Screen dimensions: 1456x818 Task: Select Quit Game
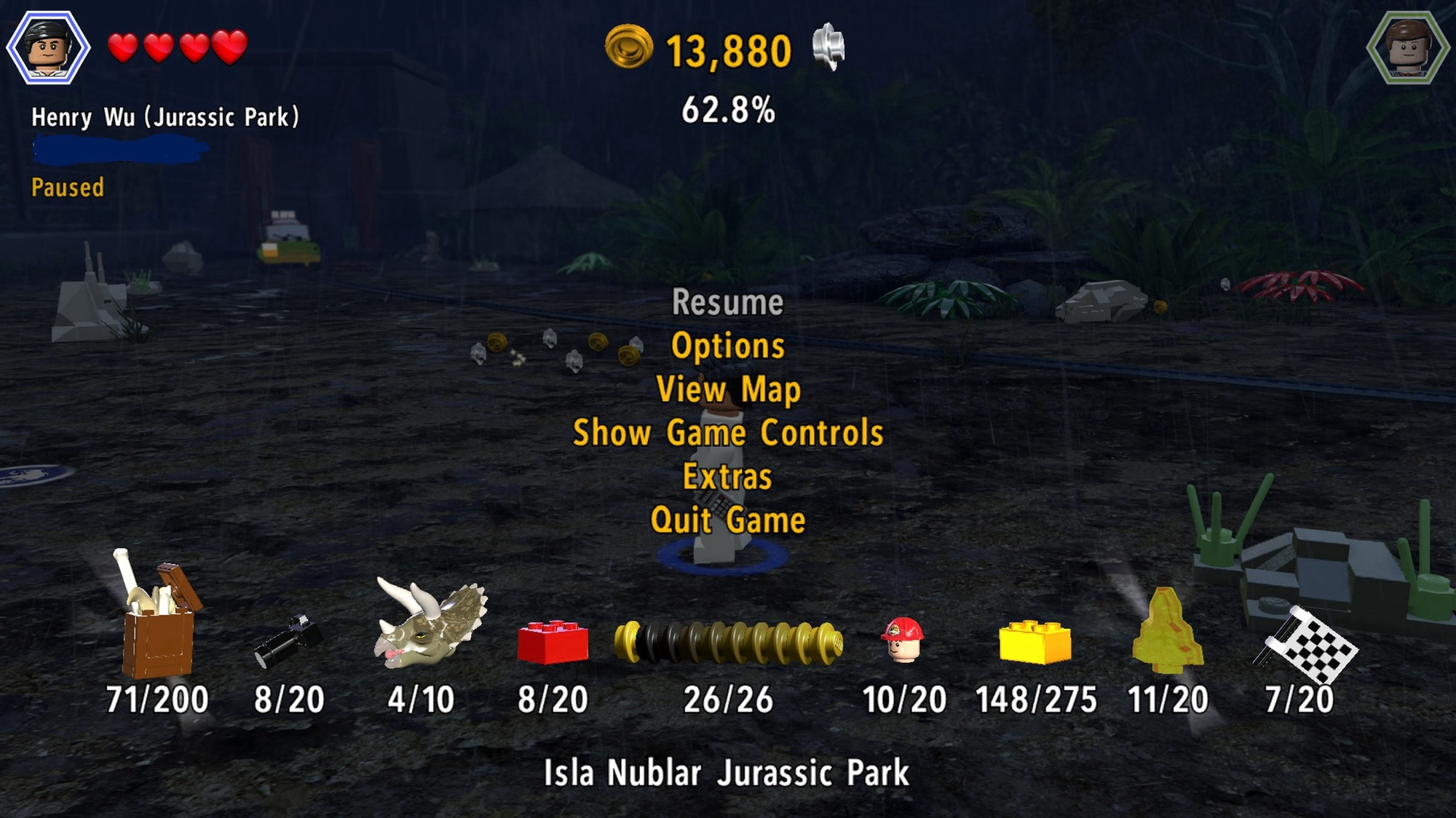(727, 520)
